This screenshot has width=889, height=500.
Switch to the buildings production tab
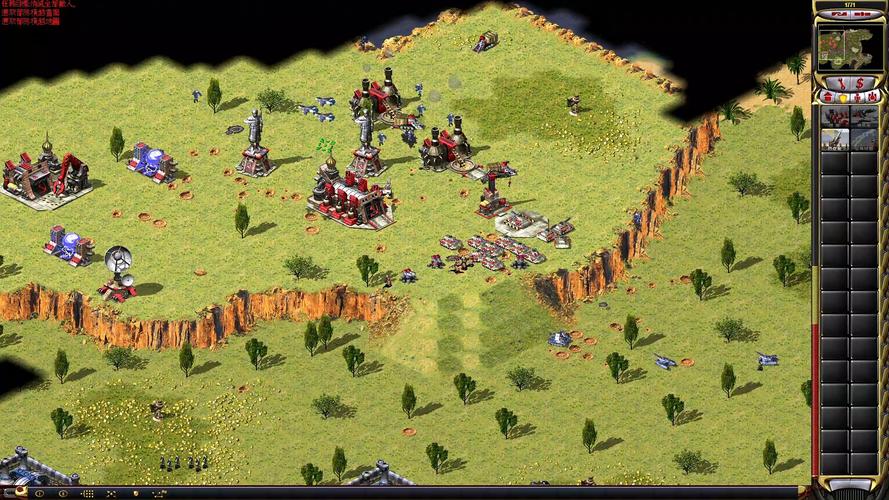[x=828, y=97]
